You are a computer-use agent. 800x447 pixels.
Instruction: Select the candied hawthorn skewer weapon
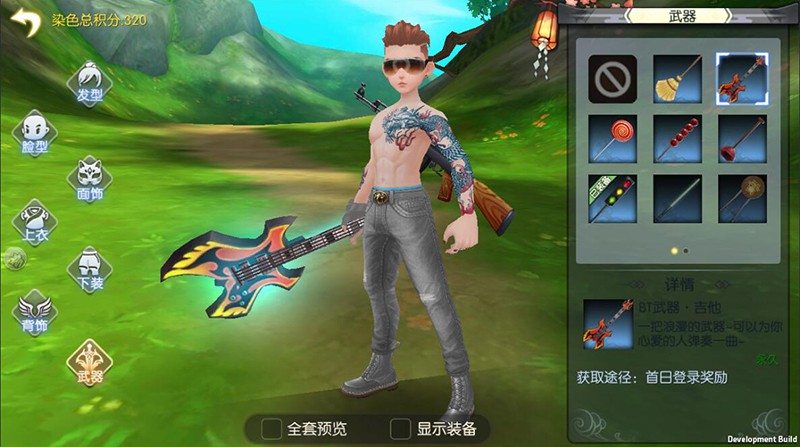coord(677,139)
